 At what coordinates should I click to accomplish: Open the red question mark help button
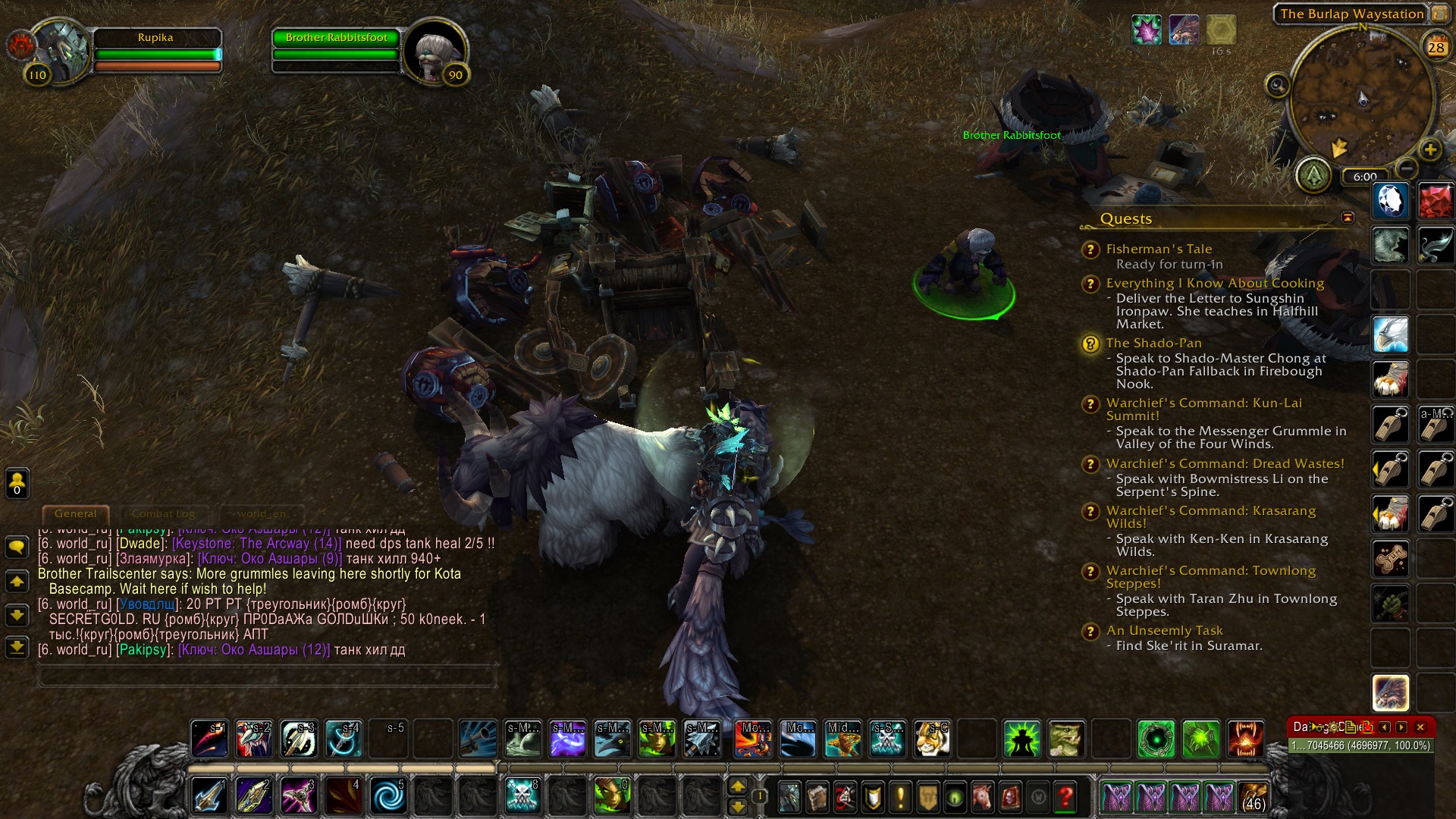(x=1065, y=797)
